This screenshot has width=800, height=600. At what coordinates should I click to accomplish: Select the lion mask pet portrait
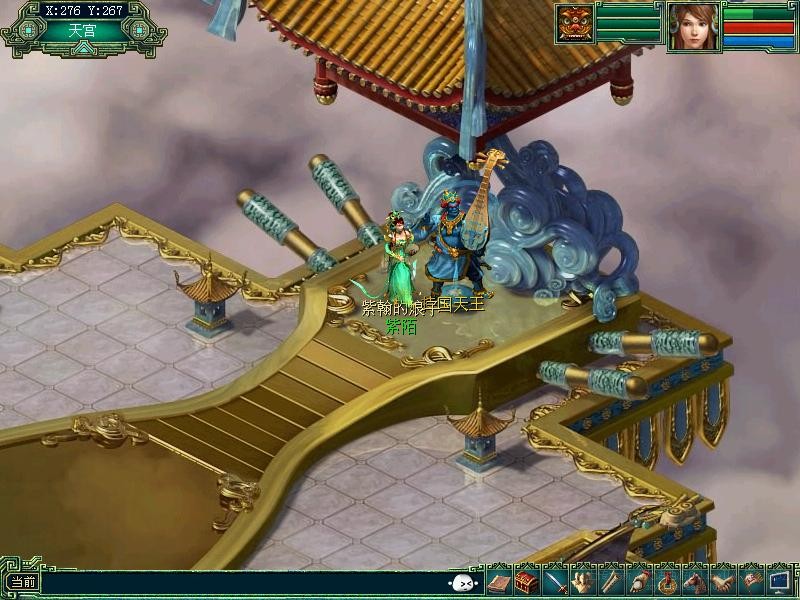tap(575, 24)
